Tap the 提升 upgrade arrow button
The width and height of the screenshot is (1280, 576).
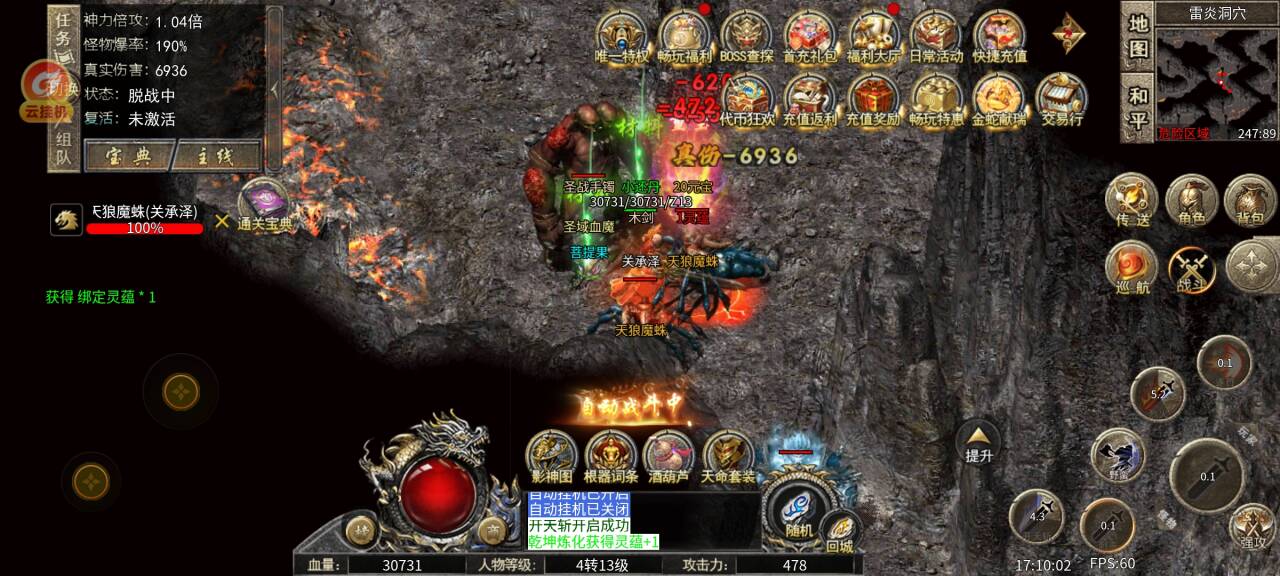coord(978,442)
